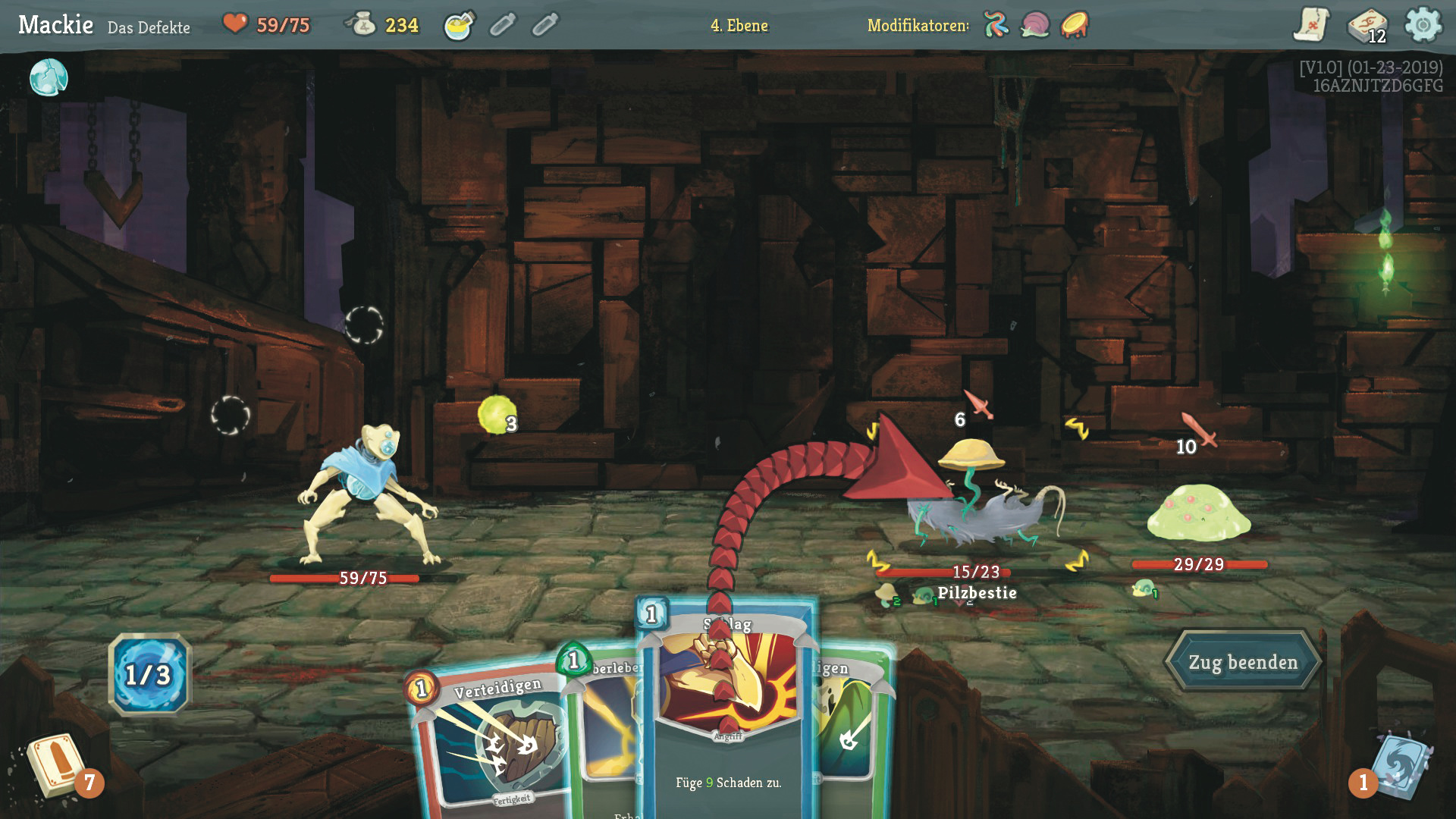Open the discard pile
The height and width of the screenshot is (819, 1456).
pos(1399,766)
